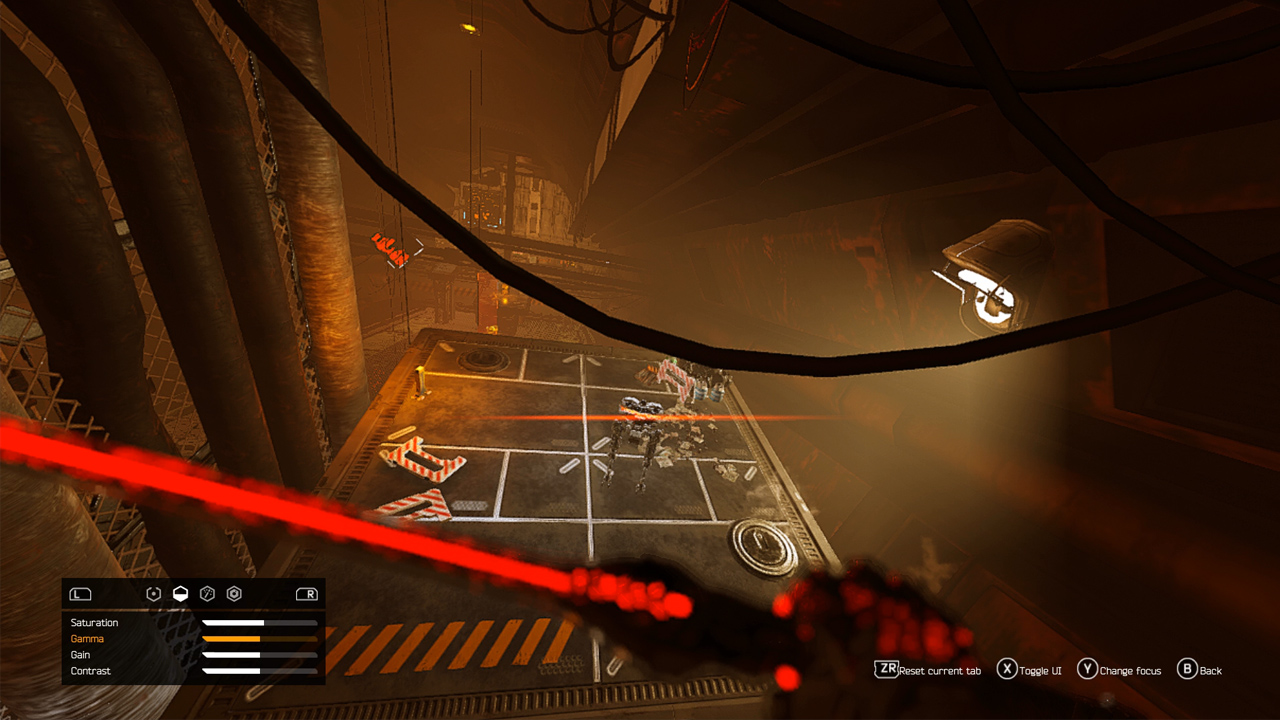Click the Y button prompt icon
This screenshot has height=720, width=1280.
pos(1087,671)
